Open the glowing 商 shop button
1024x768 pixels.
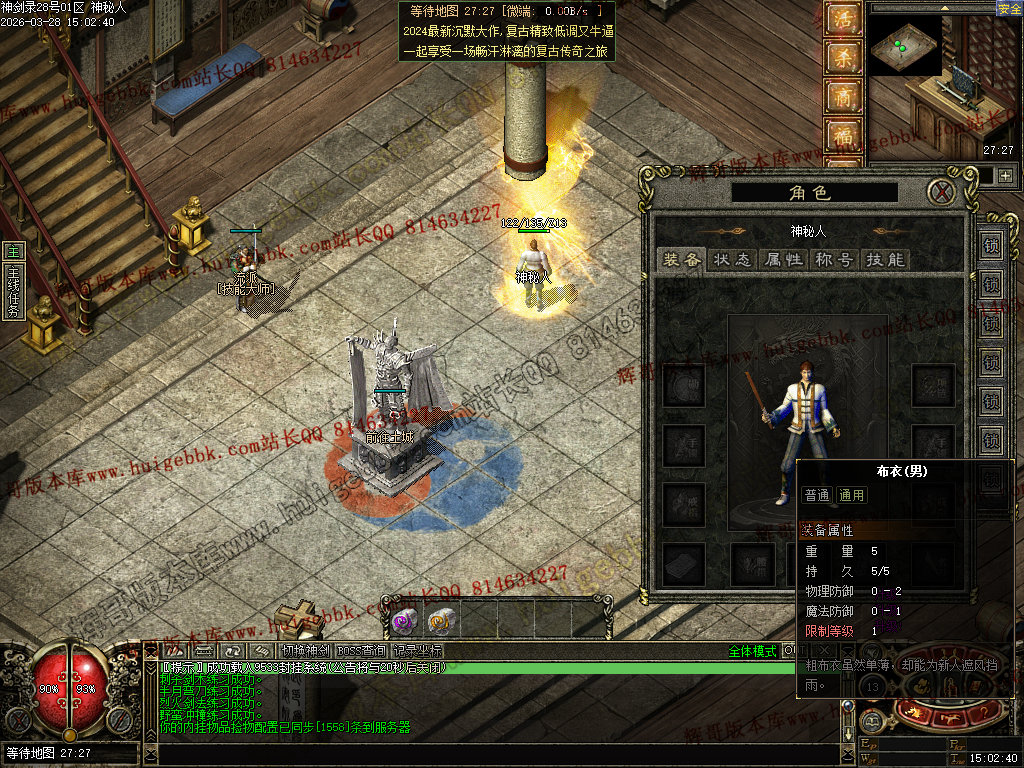[842, 96]
